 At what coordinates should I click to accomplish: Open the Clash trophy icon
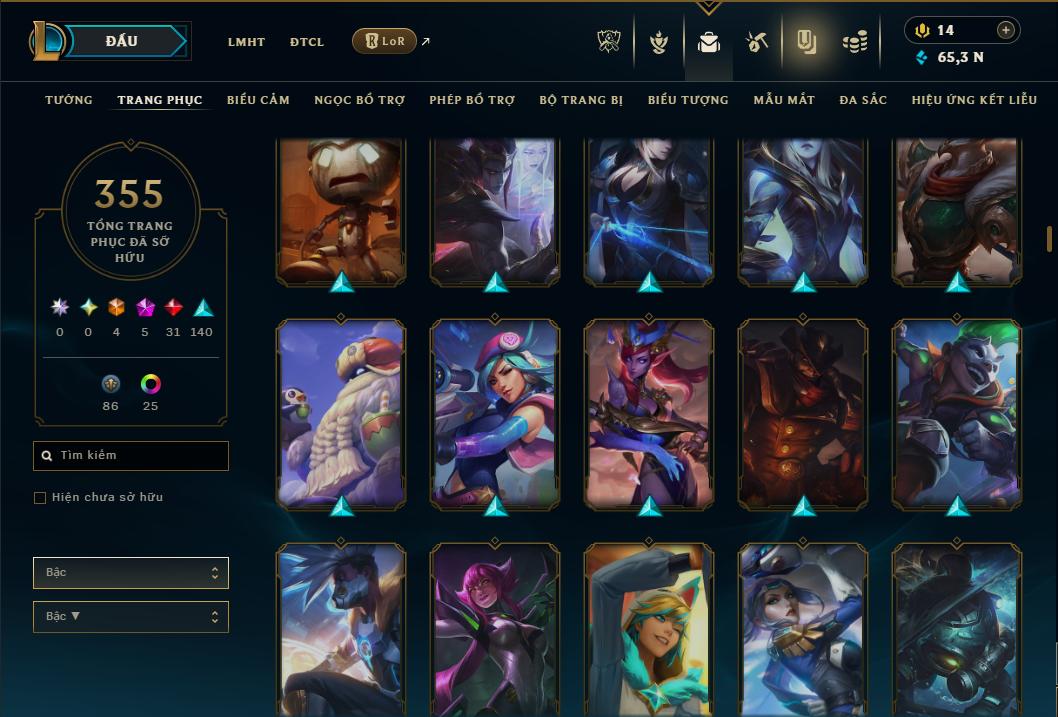[609, 41]
